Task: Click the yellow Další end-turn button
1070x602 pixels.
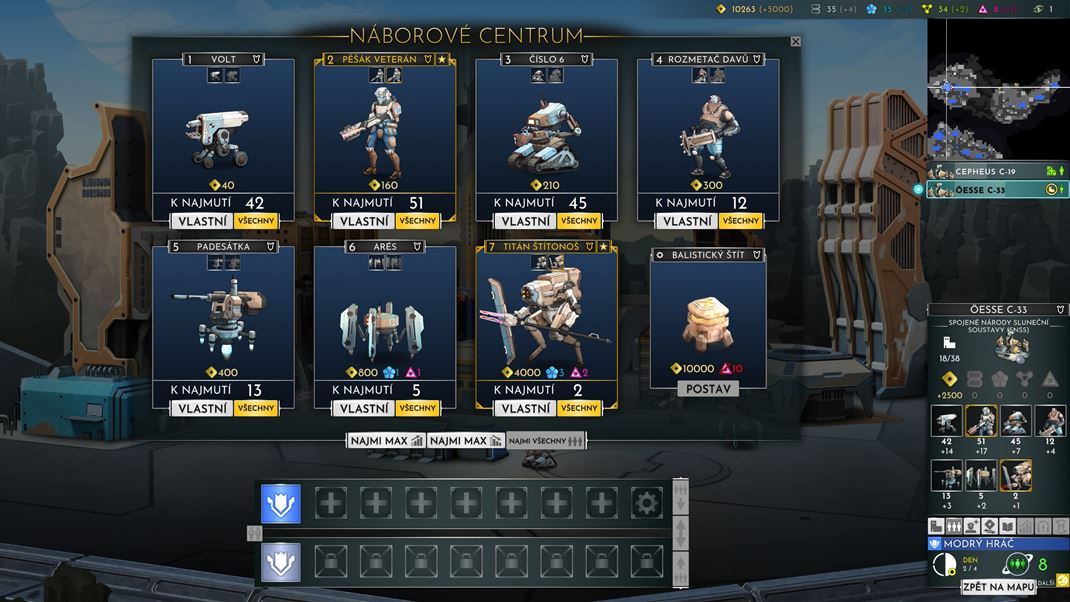Action: point(1062,580)
